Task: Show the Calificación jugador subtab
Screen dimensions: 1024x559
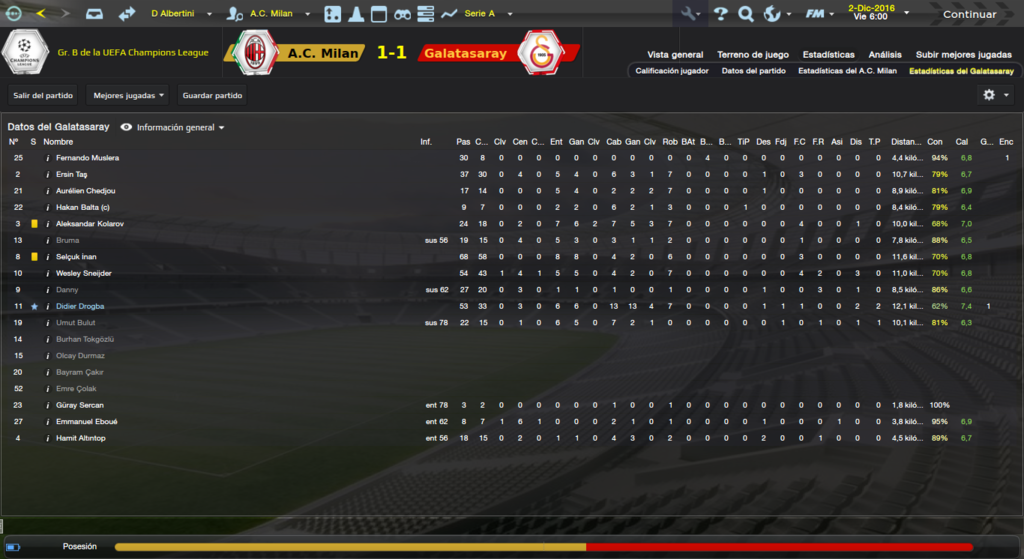Action: pyautogui.click(x=672, y=71)
